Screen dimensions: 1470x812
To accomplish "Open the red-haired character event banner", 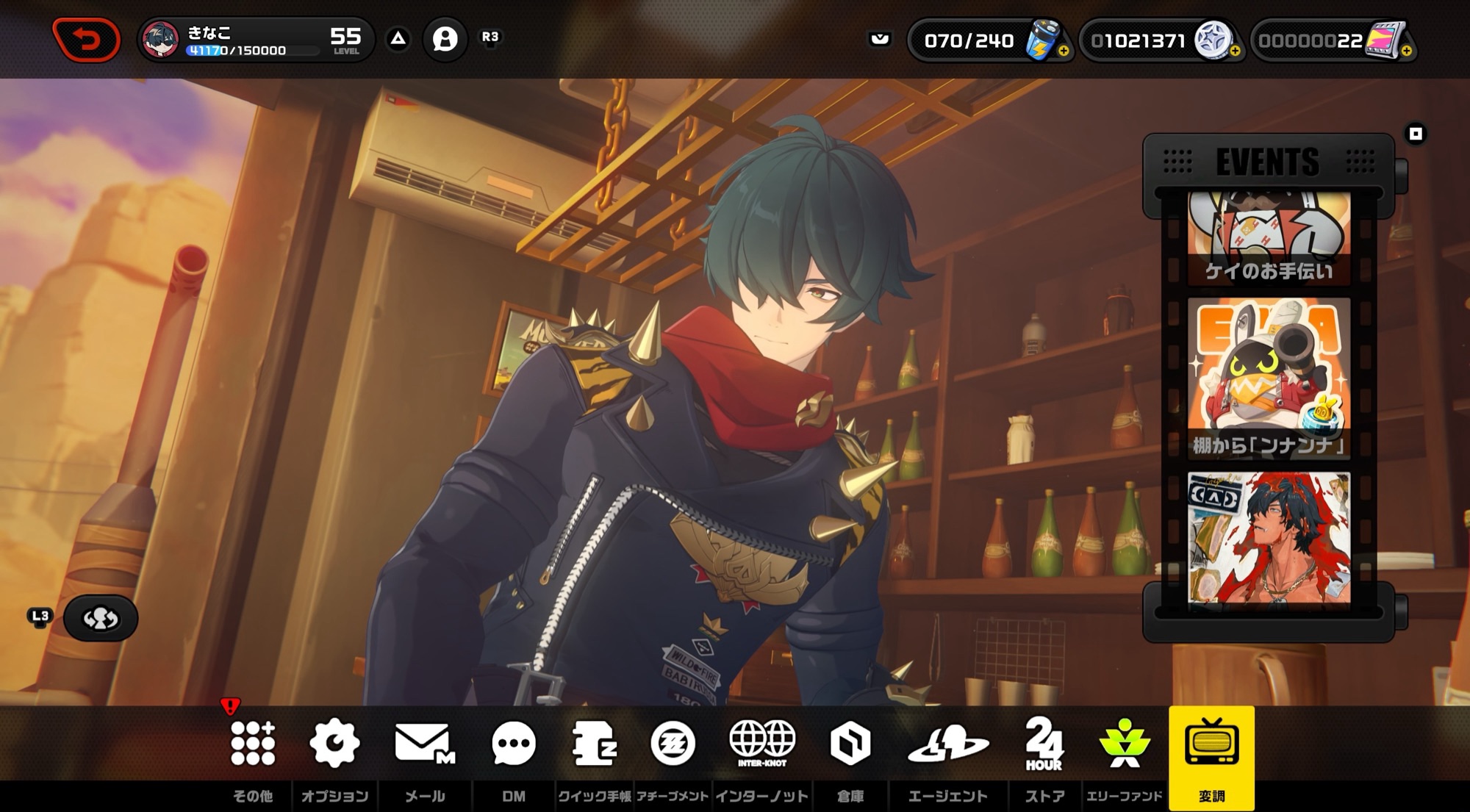I will point(1269,538).
